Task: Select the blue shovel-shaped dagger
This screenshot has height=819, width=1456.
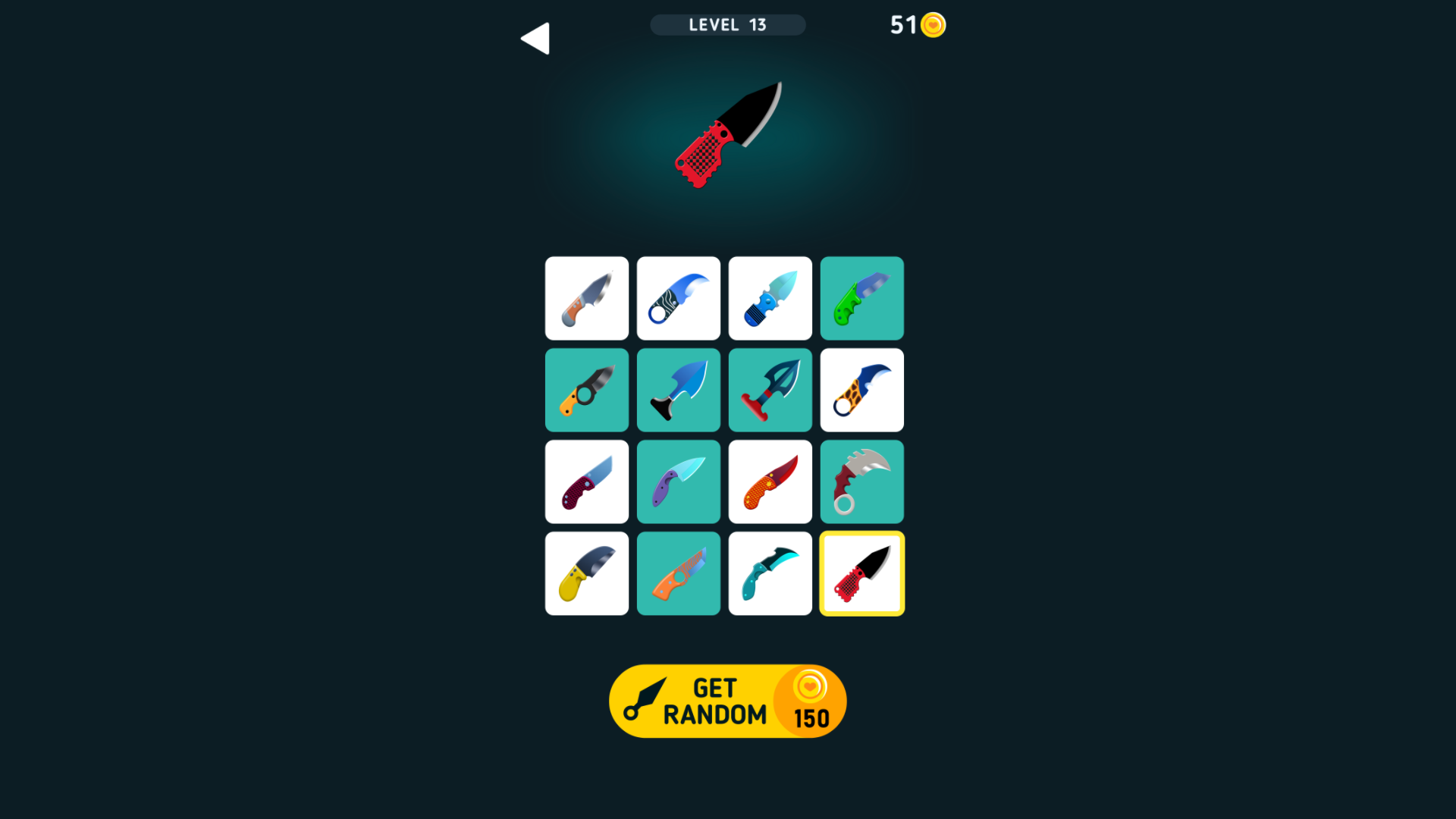Action: click(x=678, y=390)
